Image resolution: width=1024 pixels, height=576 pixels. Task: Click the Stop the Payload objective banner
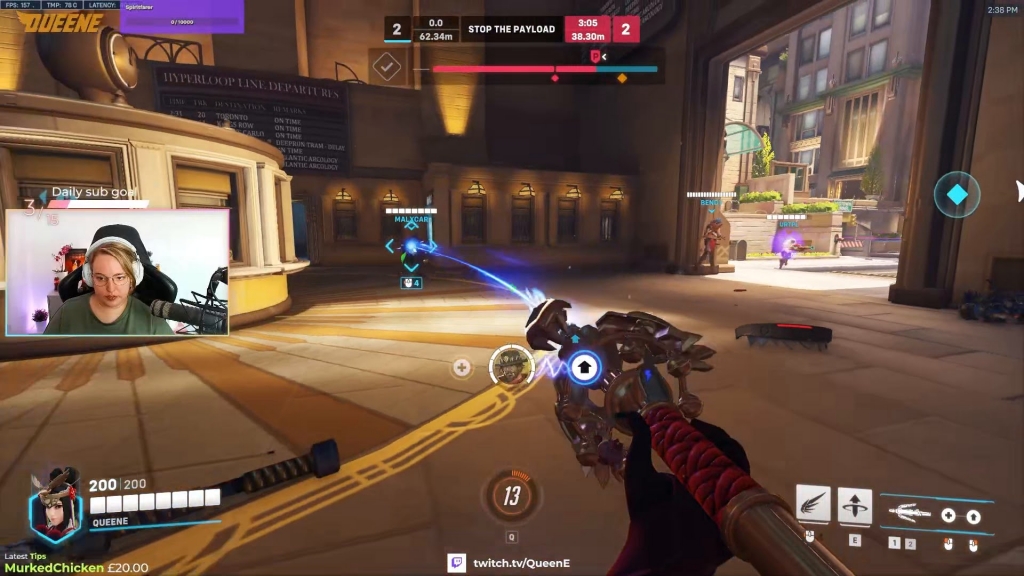(x=511, y=29)
